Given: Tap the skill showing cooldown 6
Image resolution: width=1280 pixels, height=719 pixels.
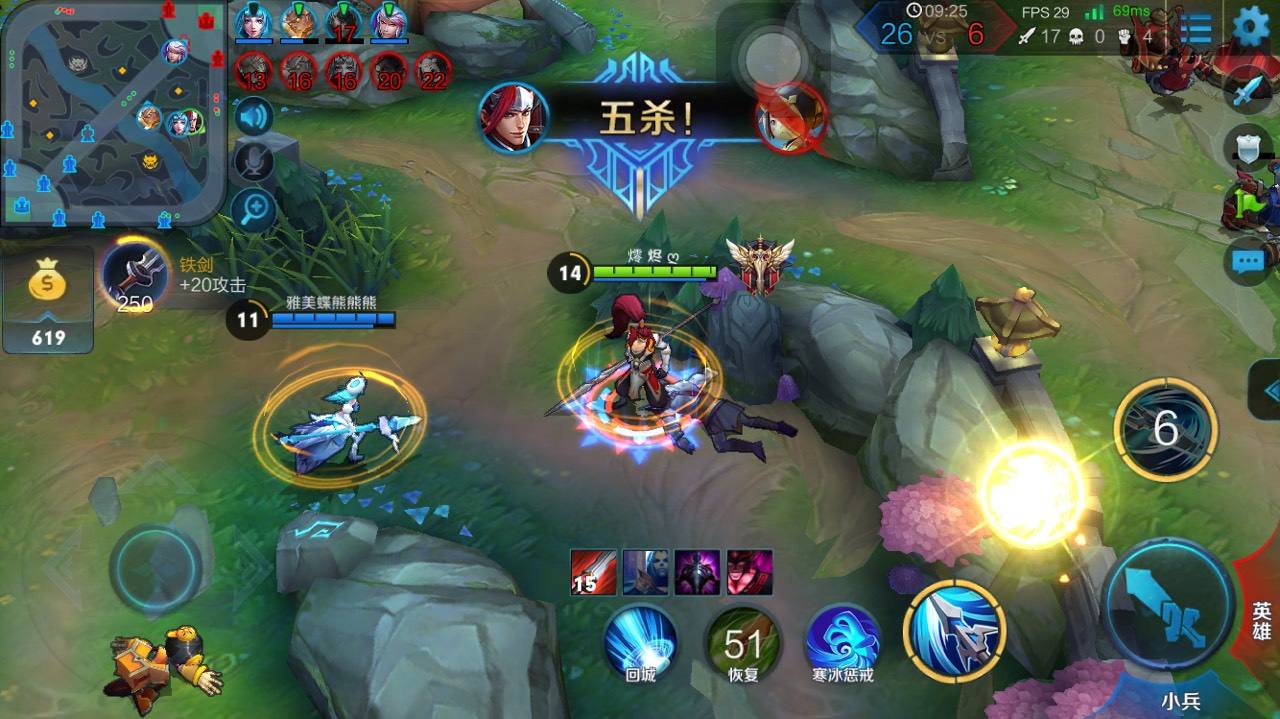Looking at the screenshot, I should point(1165,430).
